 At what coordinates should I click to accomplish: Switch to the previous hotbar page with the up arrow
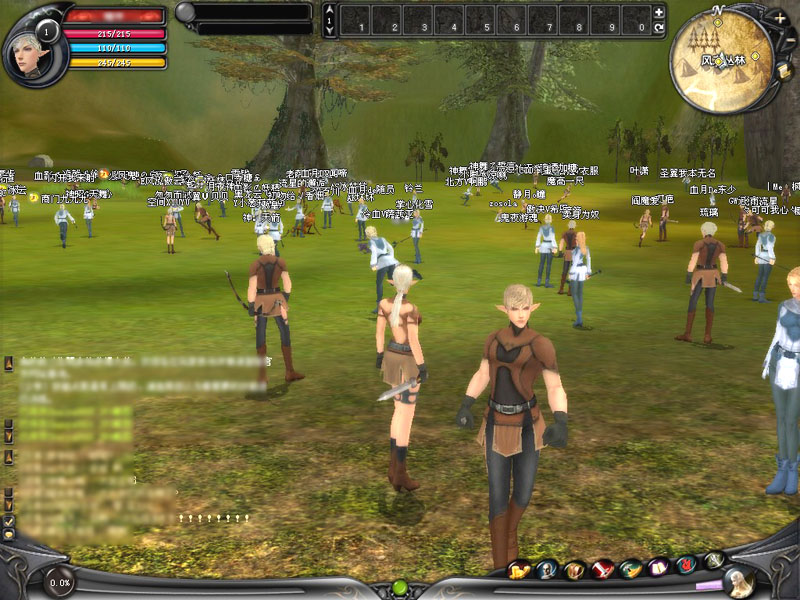click(330, 9)
